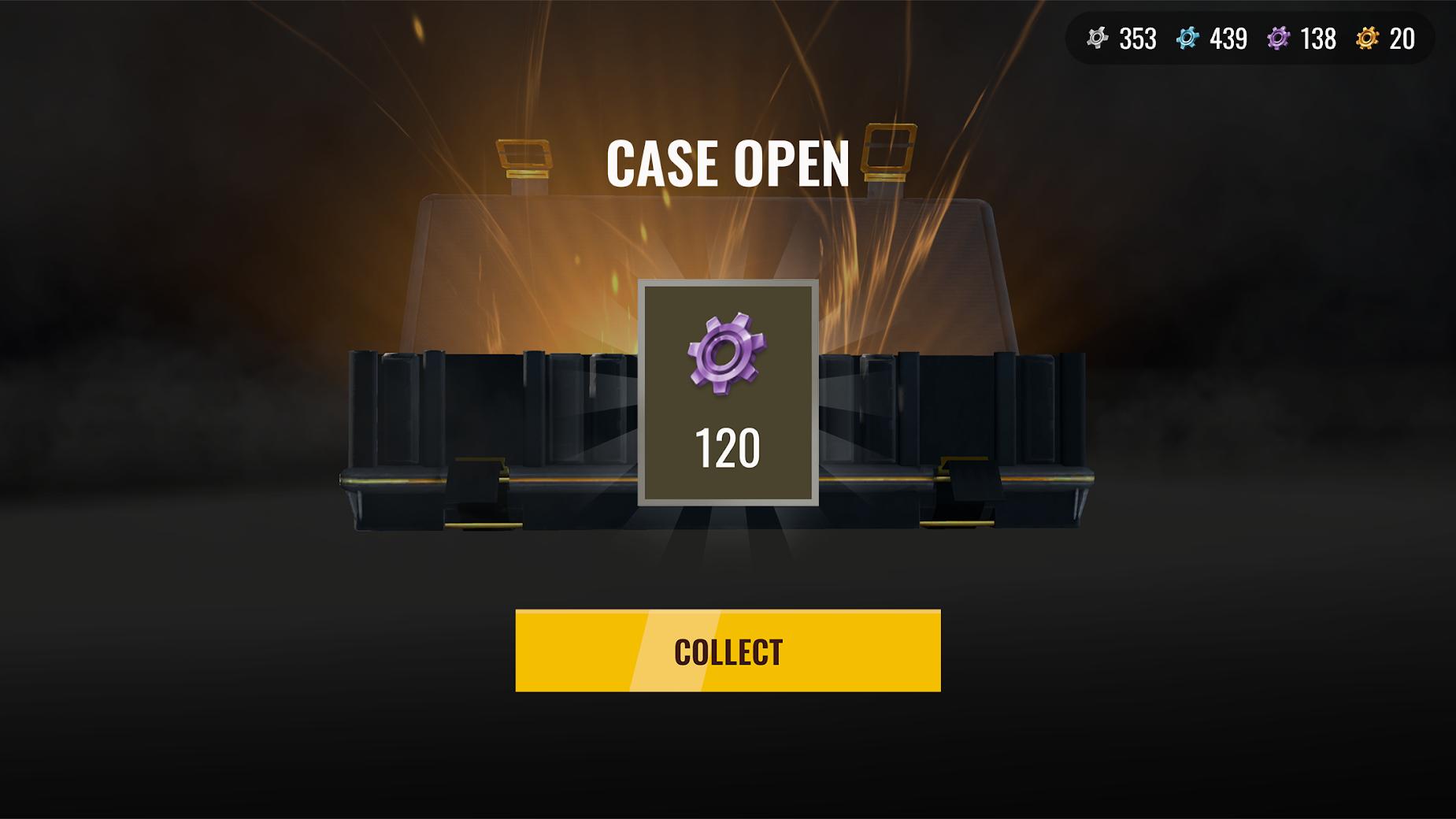Collect the case reward
The image size is (1456, 819).
click(x=728, y=650)
